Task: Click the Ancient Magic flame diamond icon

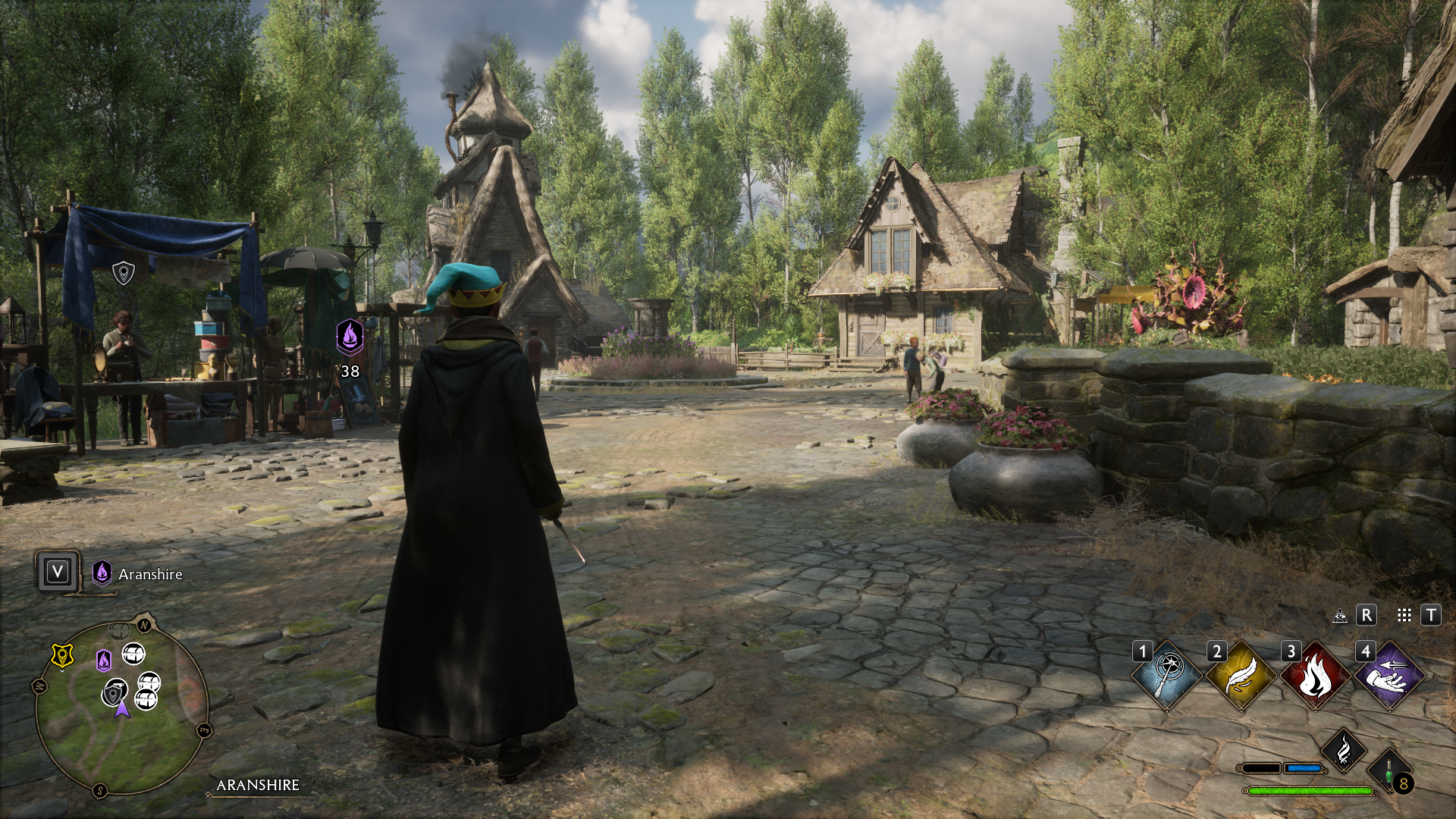Action: tap(1344, 750)
